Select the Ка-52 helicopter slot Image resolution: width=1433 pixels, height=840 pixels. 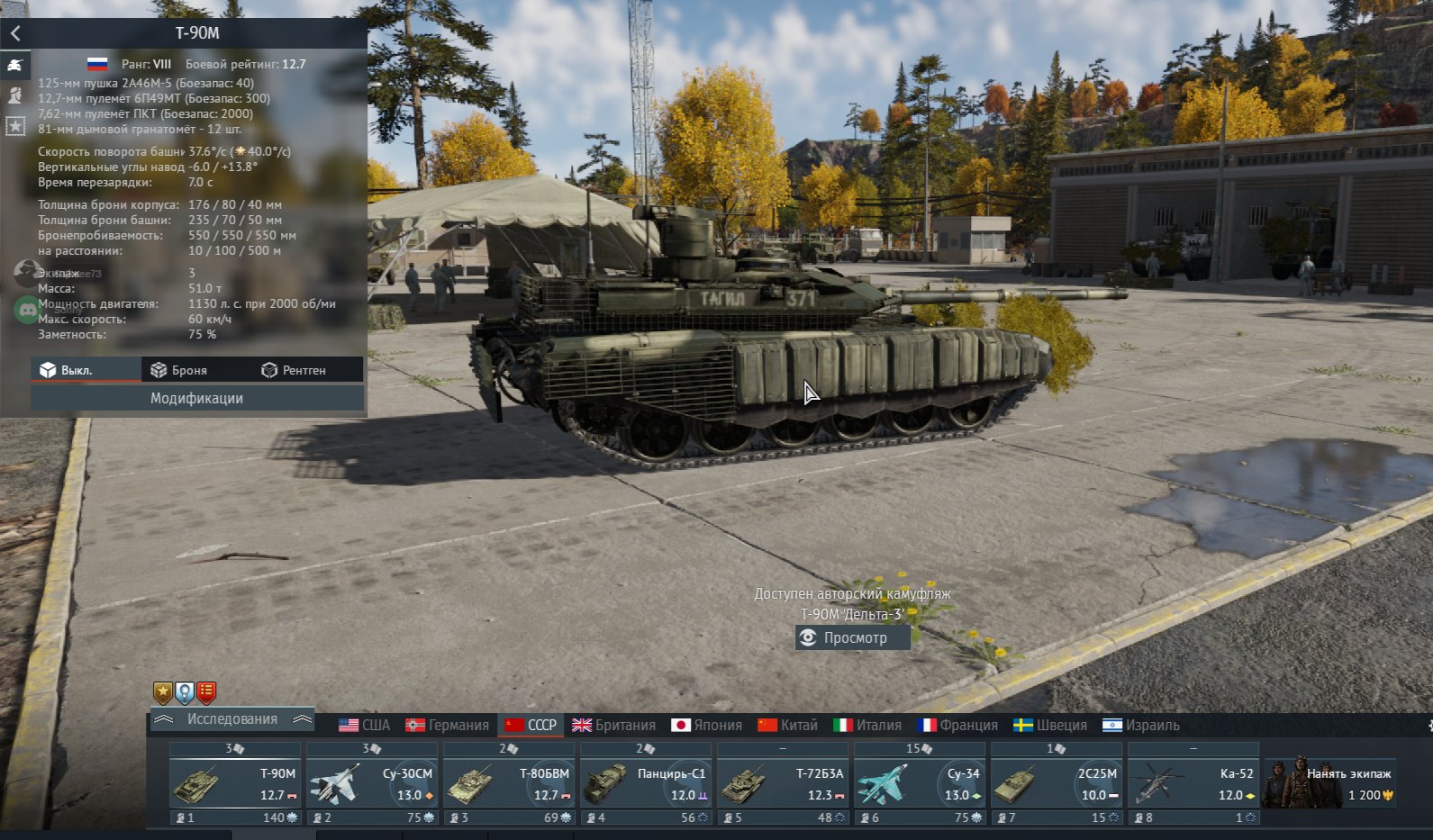pos(1193,783)
